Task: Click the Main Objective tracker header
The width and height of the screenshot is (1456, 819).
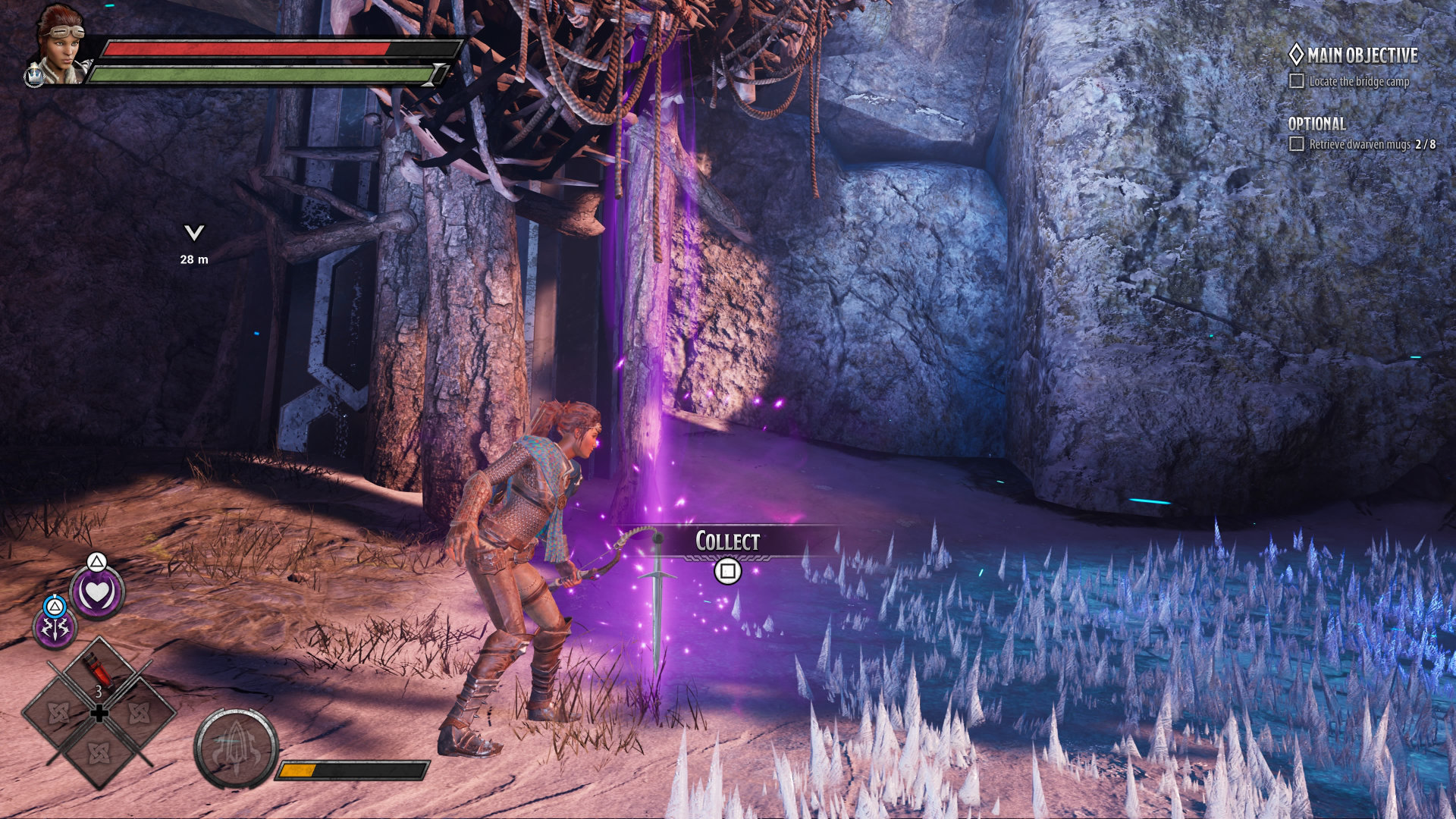Action: point(1354,55)
